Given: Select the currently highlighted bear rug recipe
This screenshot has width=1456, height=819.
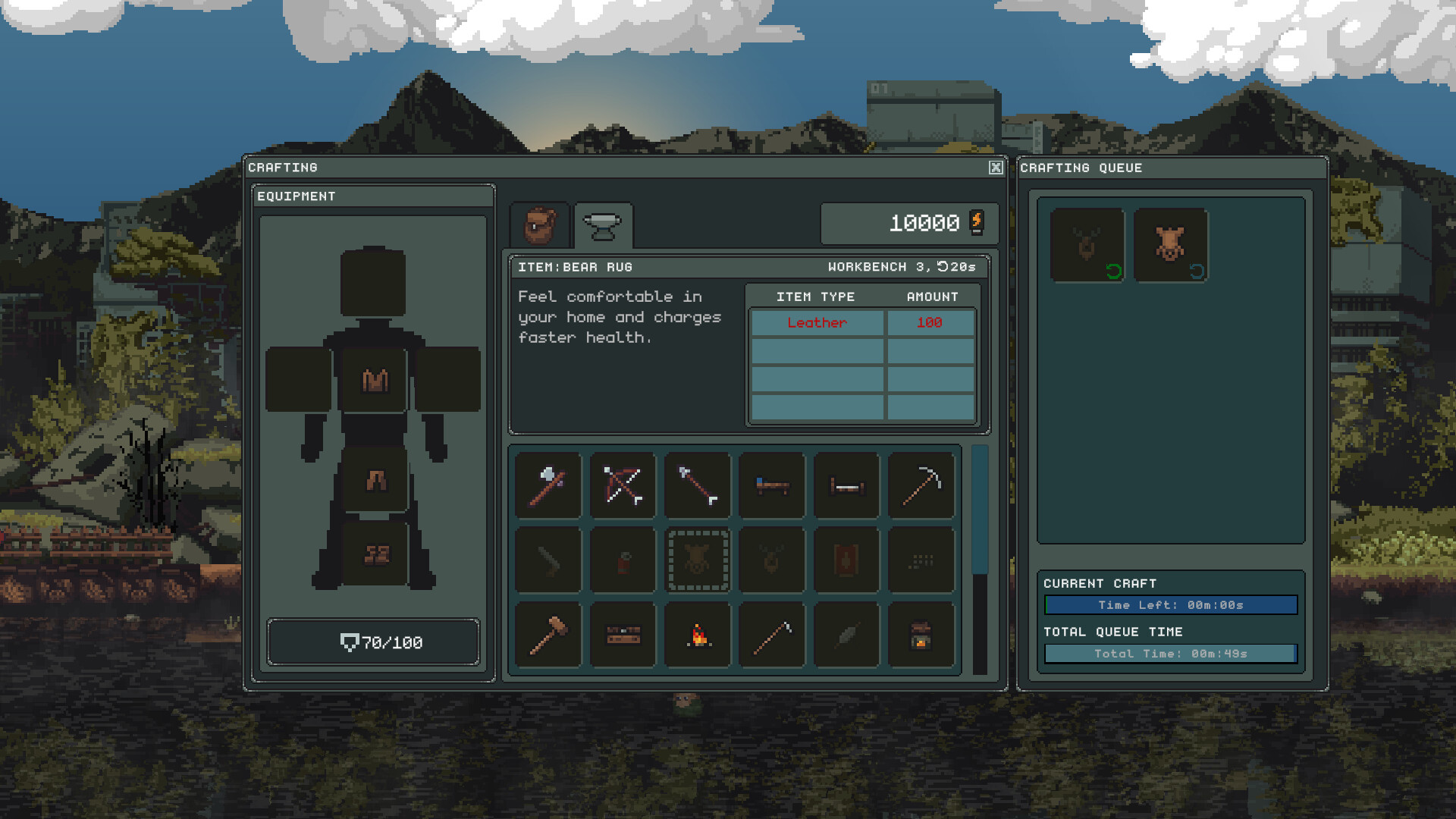Looking at the screenshot, I should tap(697, 560).
